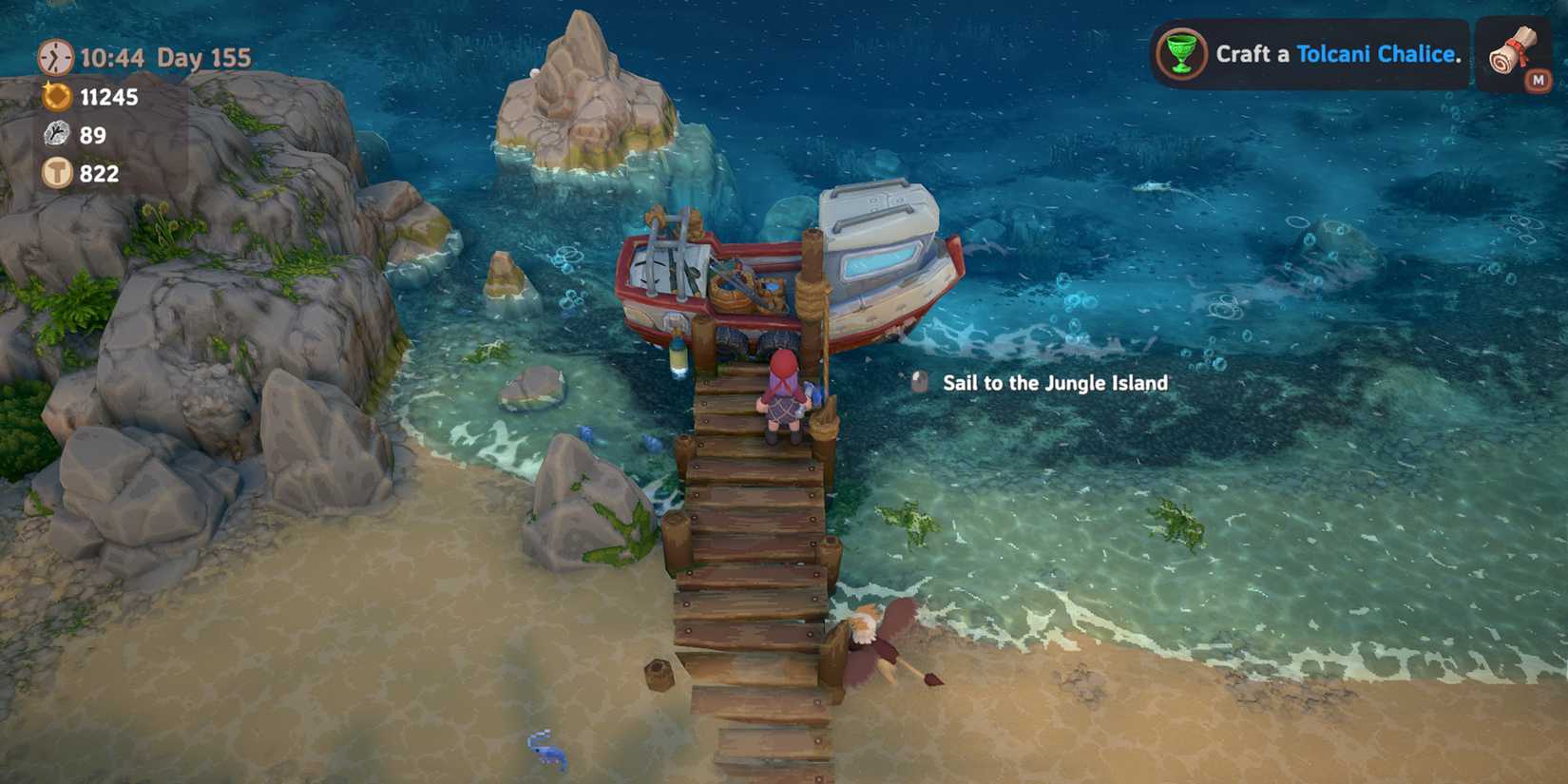Click the Sail to the Jungle Island prompt

[x=1055, y=383]
